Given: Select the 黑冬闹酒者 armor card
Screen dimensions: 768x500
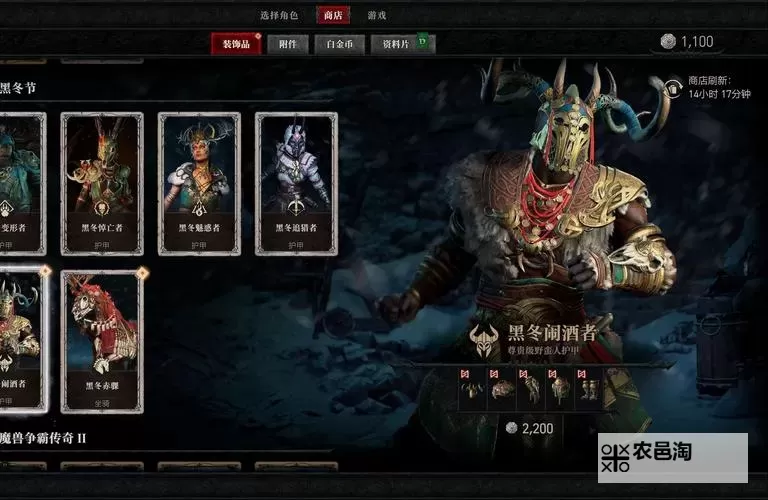Looking at the screenshot, I should 20,340.
